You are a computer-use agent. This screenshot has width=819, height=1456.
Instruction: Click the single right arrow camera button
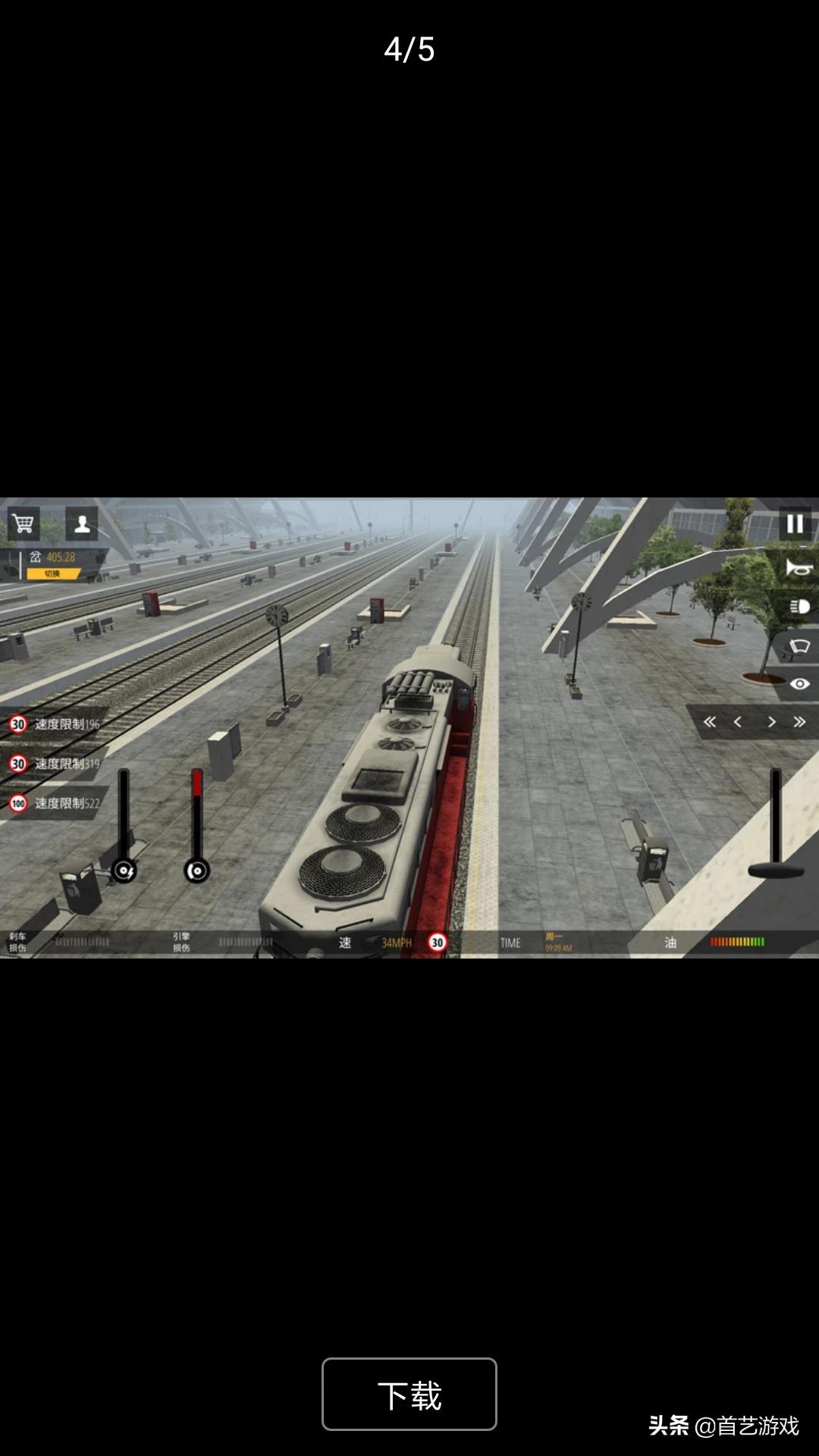pyautogui.click(x=771, y=722)
